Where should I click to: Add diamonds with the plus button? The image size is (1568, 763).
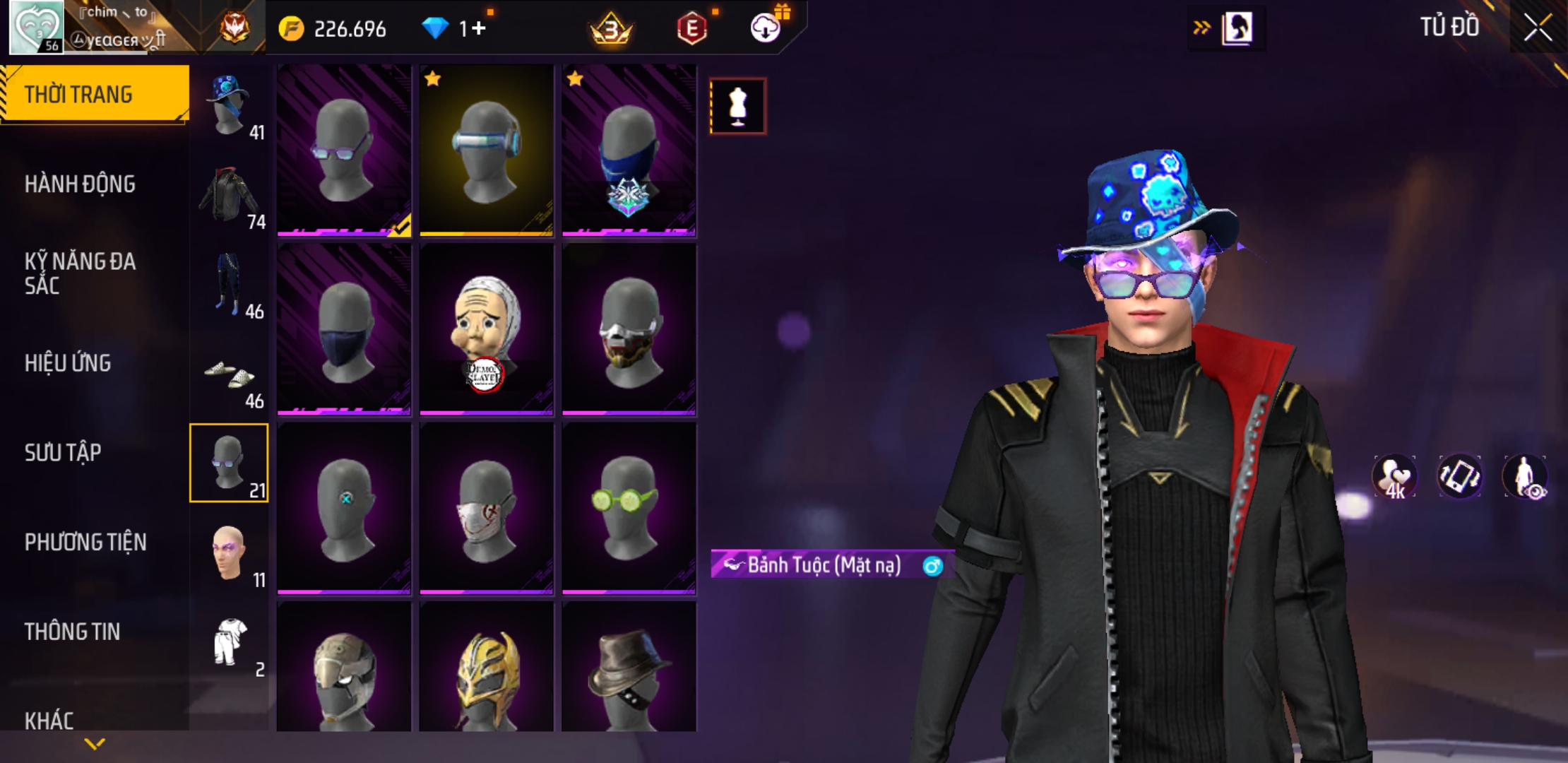479,29
